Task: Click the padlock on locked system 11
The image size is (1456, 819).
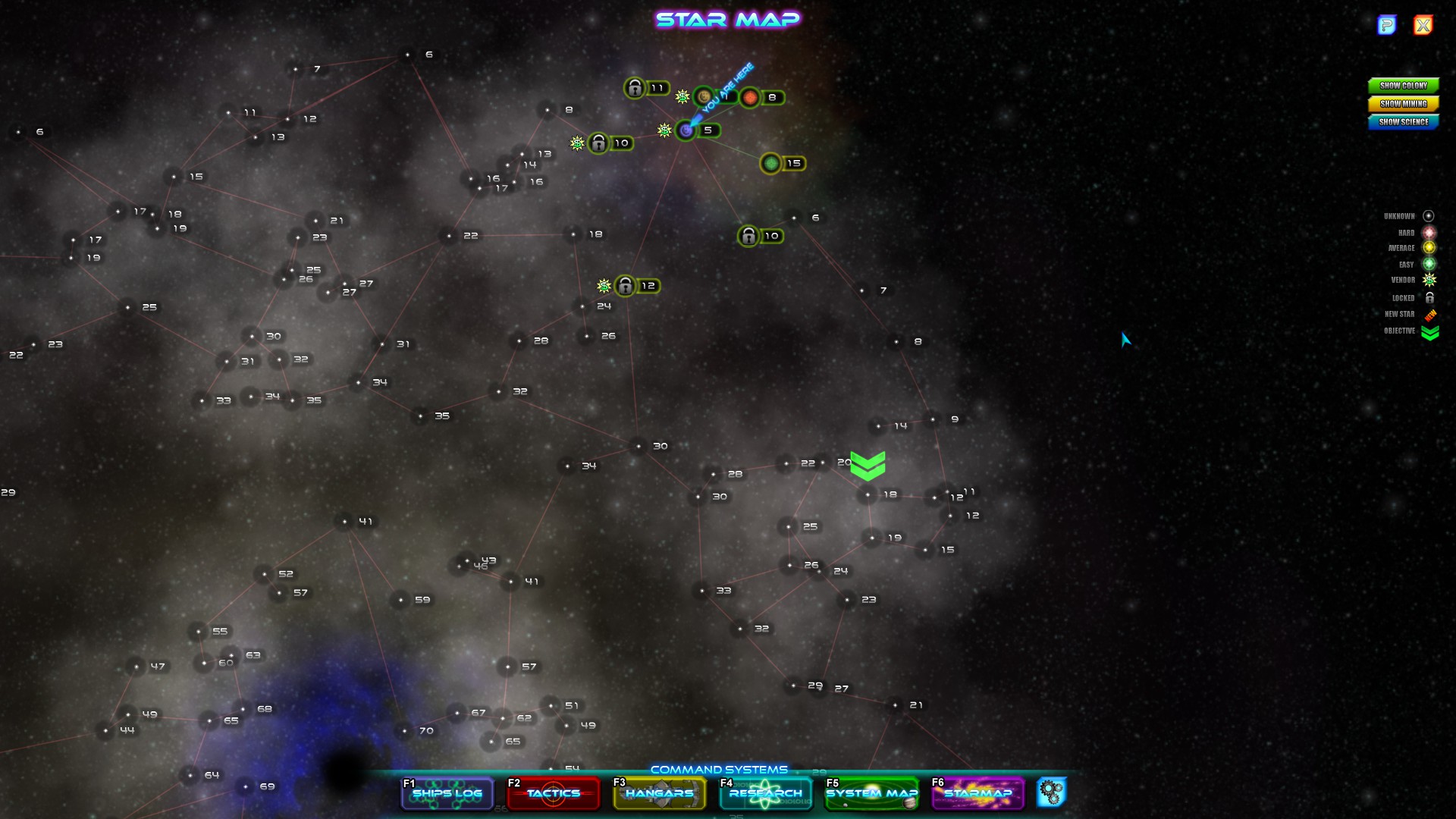Action: tap(634, 88)
